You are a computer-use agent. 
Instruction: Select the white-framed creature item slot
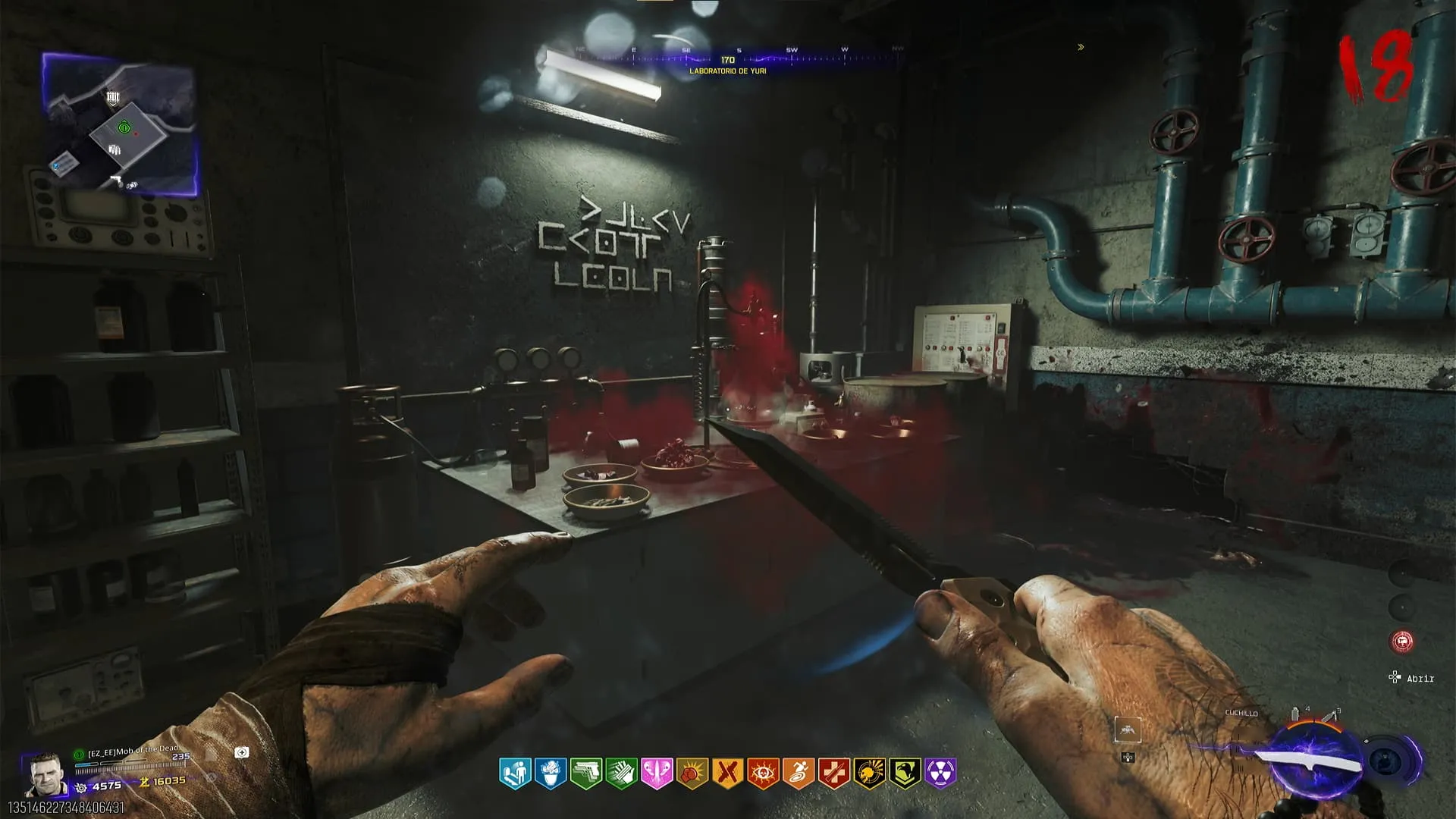pos(1128,730)
